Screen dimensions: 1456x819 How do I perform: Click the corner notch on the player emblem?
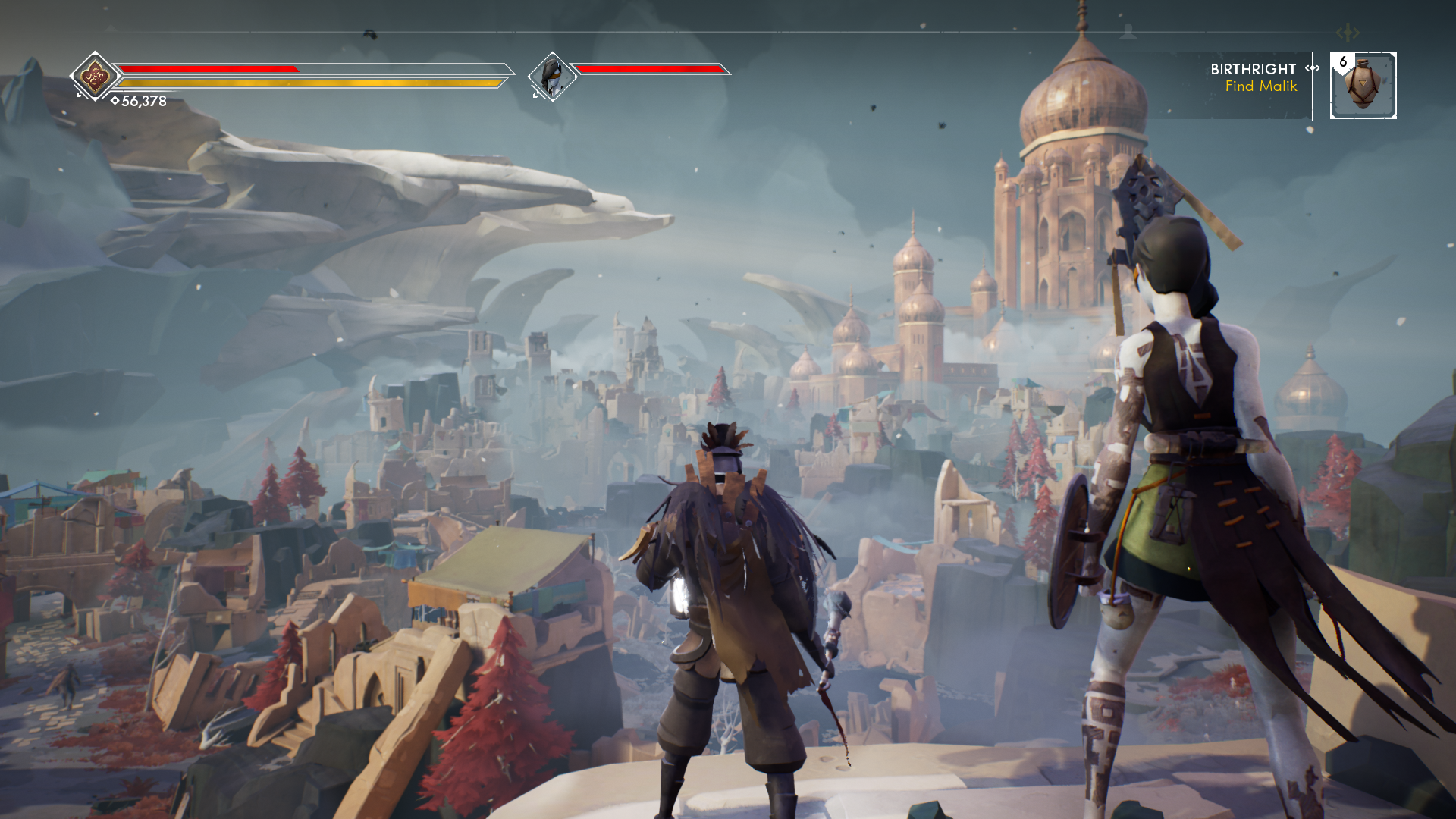coord(78,96)
